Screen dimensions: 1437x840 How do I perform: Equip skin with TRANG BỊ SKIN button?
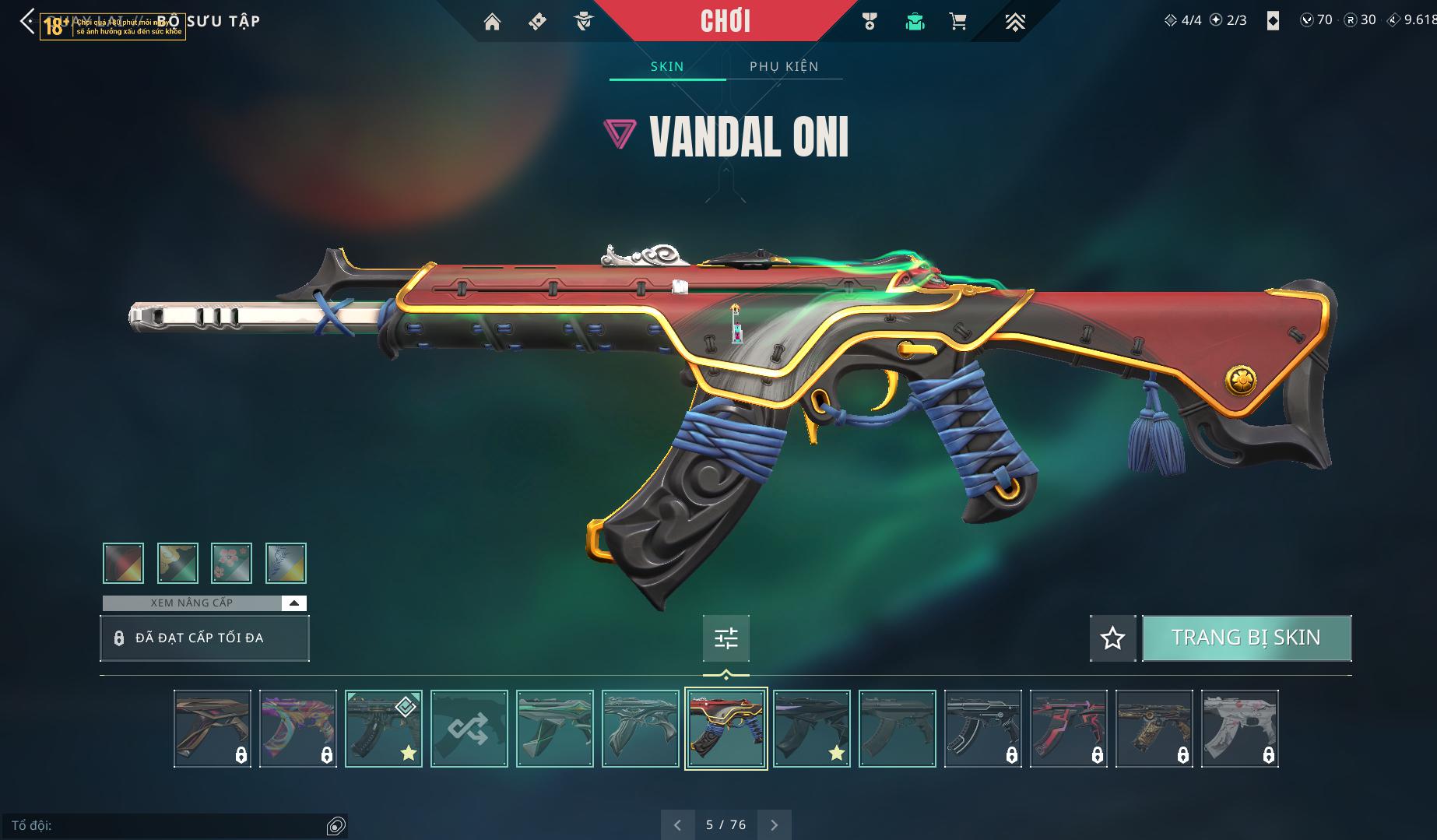pos(1246,638)
